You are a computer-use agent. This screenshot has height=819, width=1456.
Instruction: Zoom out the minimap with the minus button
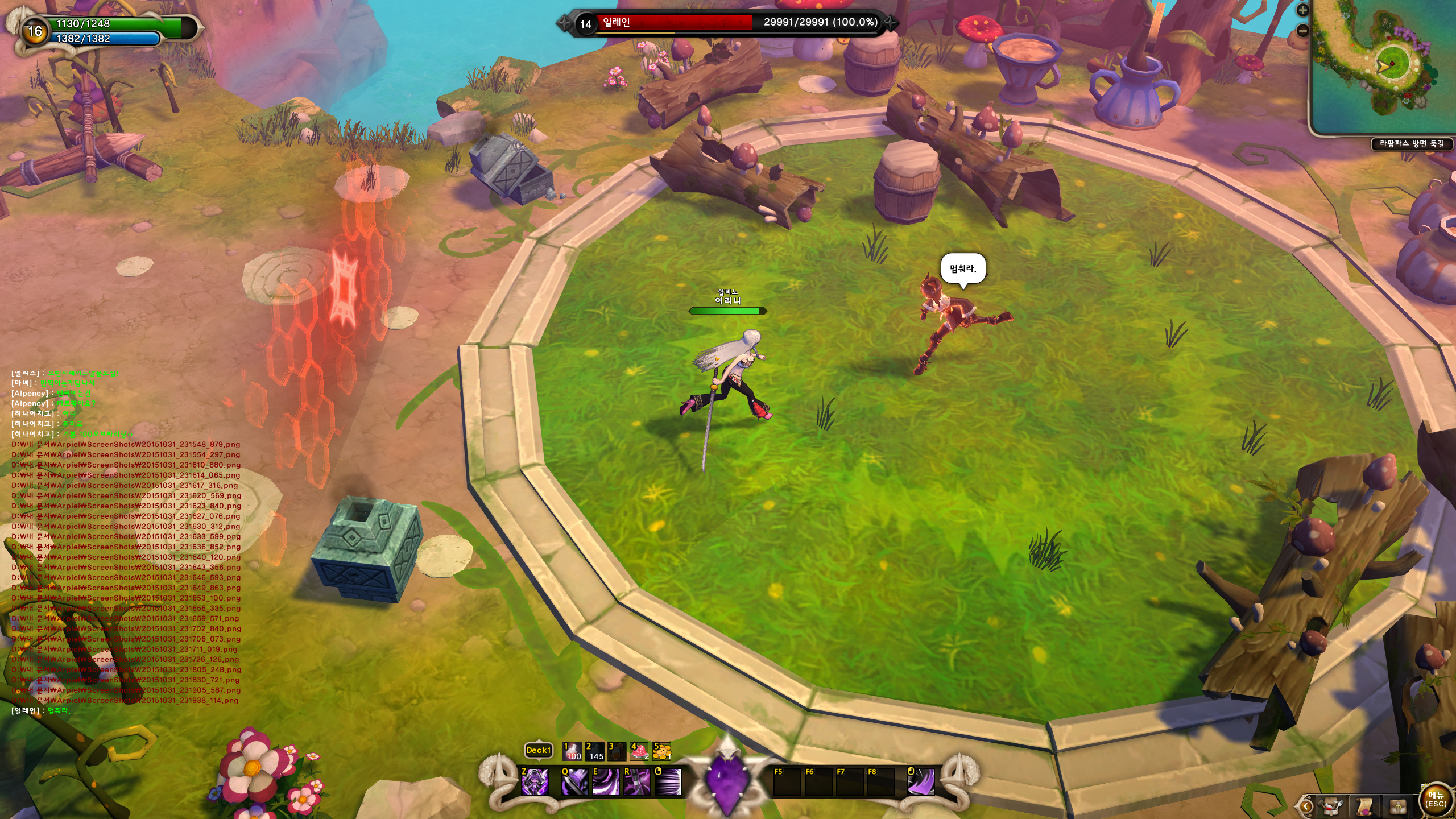[1302, 30]
